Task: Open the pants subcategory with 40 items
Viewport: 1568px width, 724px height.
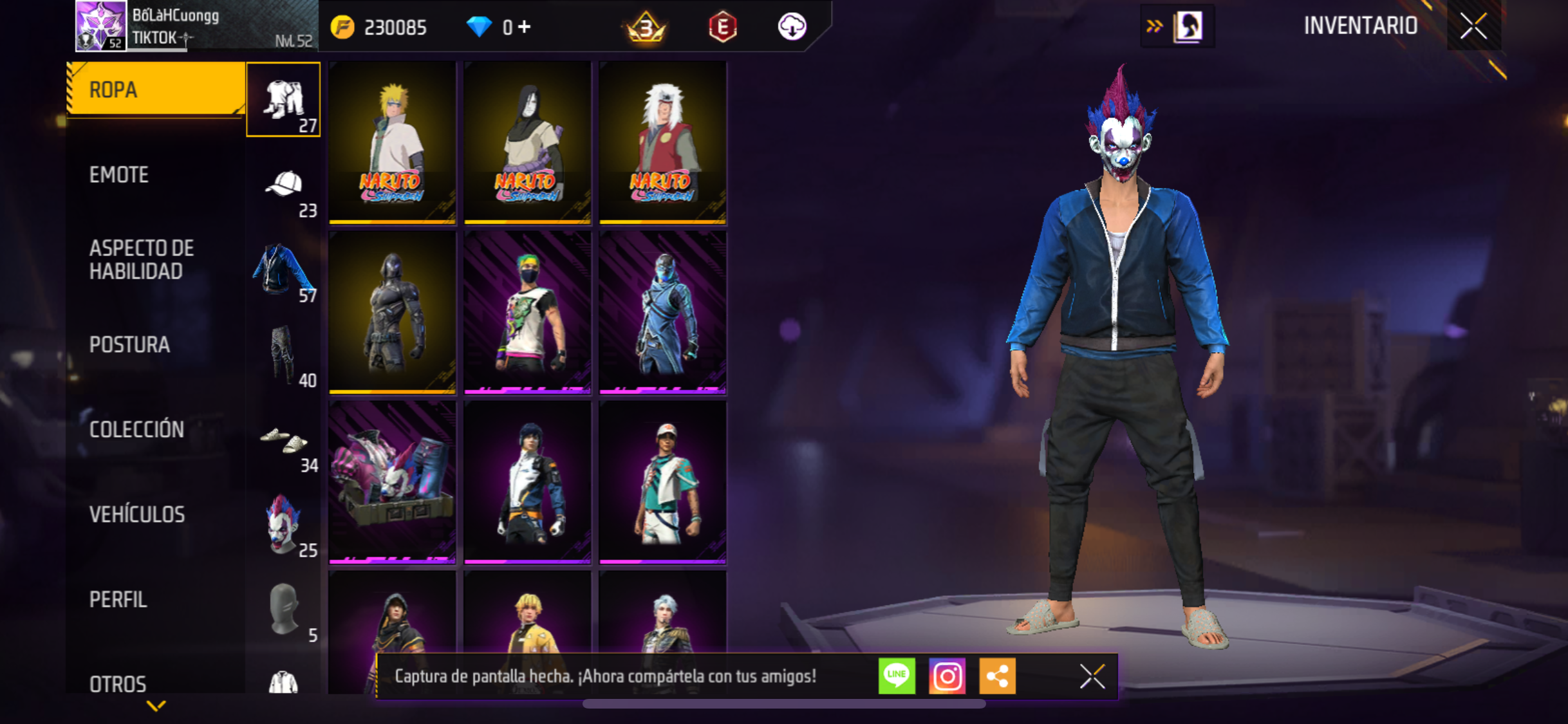Action: [284, 355]
